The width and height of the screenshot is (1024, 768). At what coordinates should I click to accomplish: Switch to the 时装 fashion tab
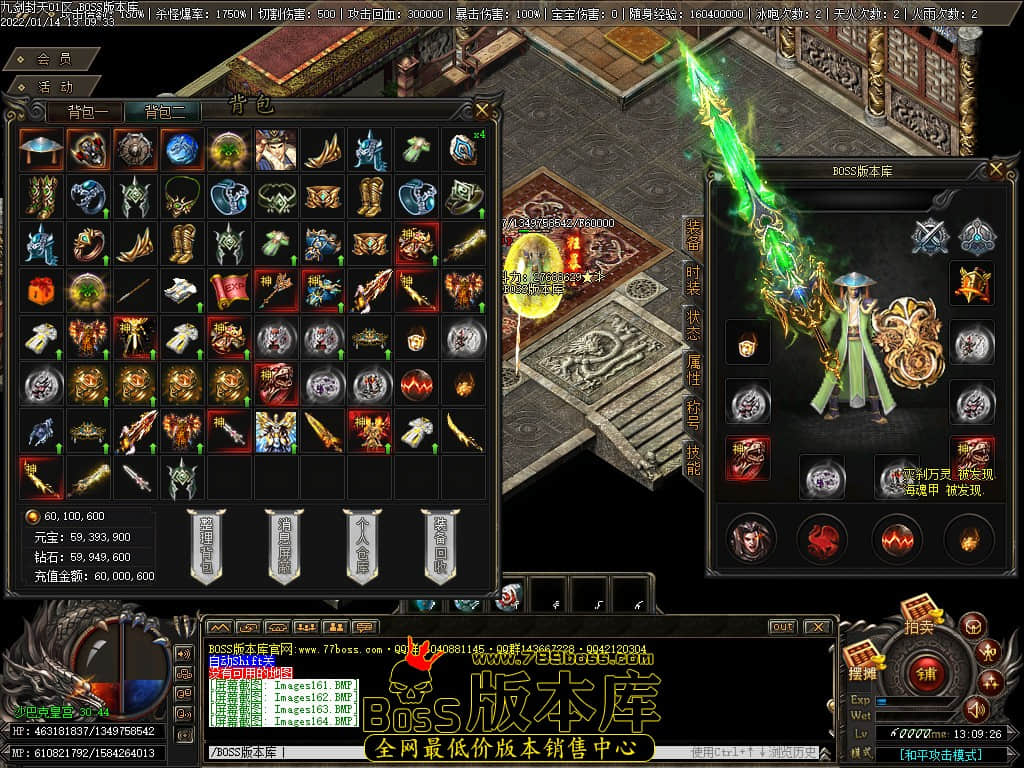pos(693,280)
